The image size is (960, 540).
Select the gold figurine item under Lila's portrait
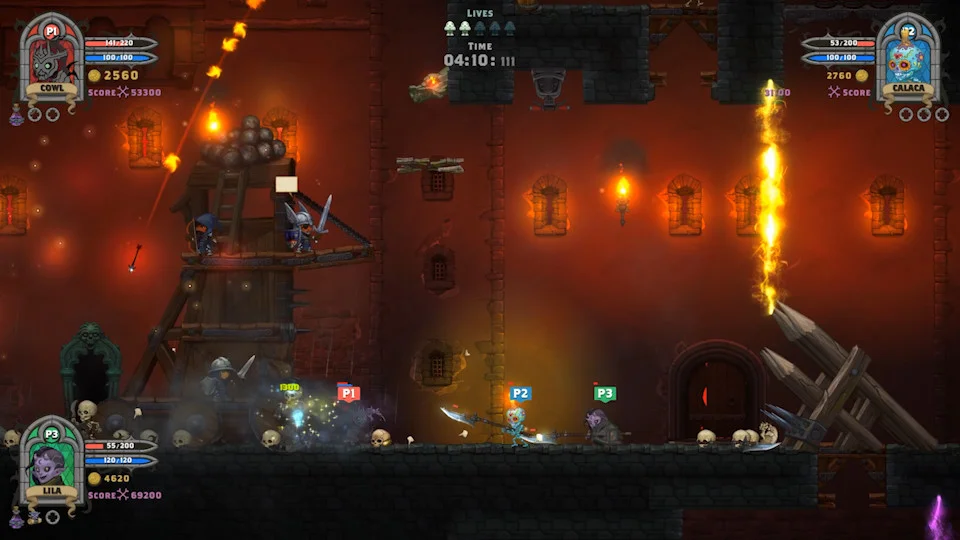pos(33,517)
